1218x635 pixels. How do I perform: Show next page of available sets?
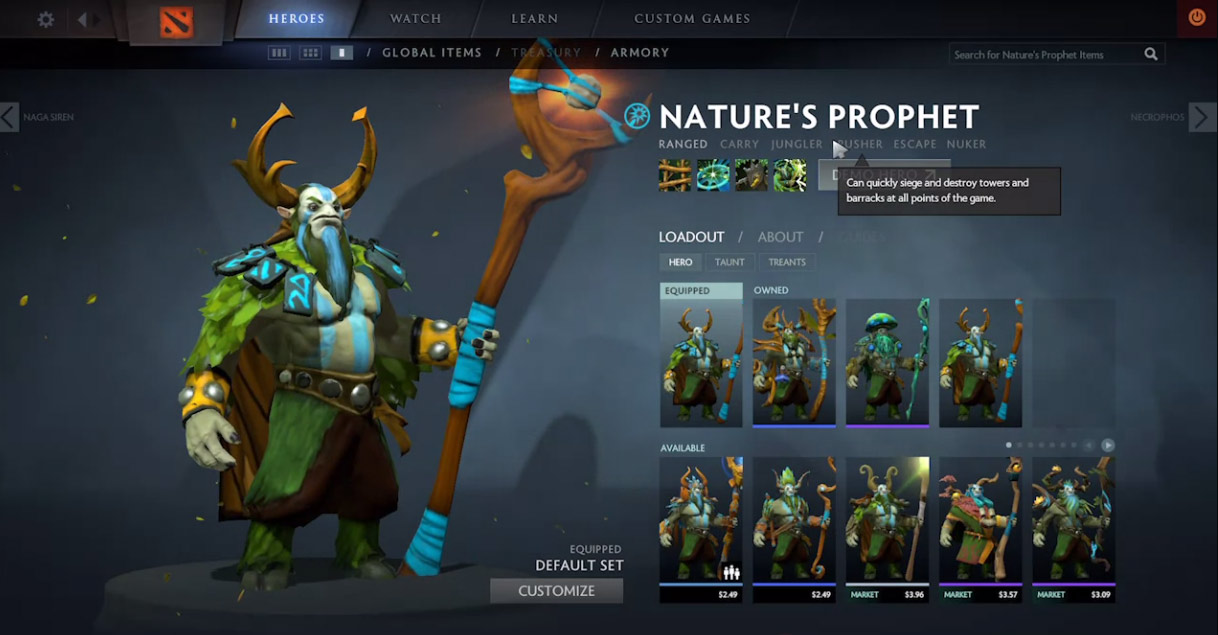click(x=1108, y=445)
